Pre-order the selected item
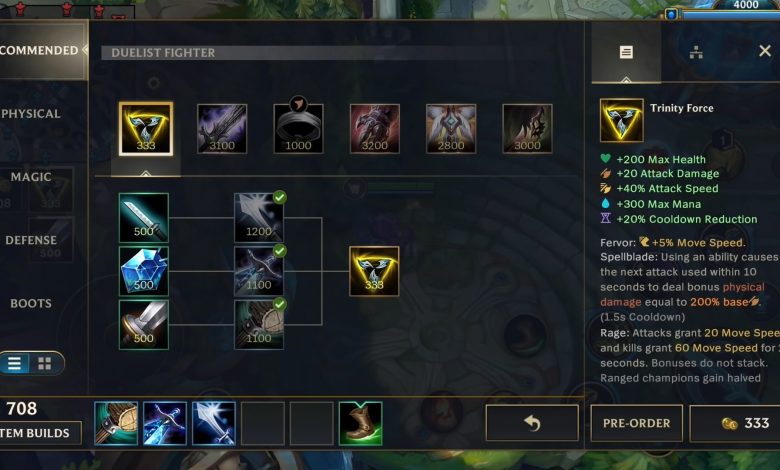Viewport: 780px width, 470px height. click(x=636, y=423)
